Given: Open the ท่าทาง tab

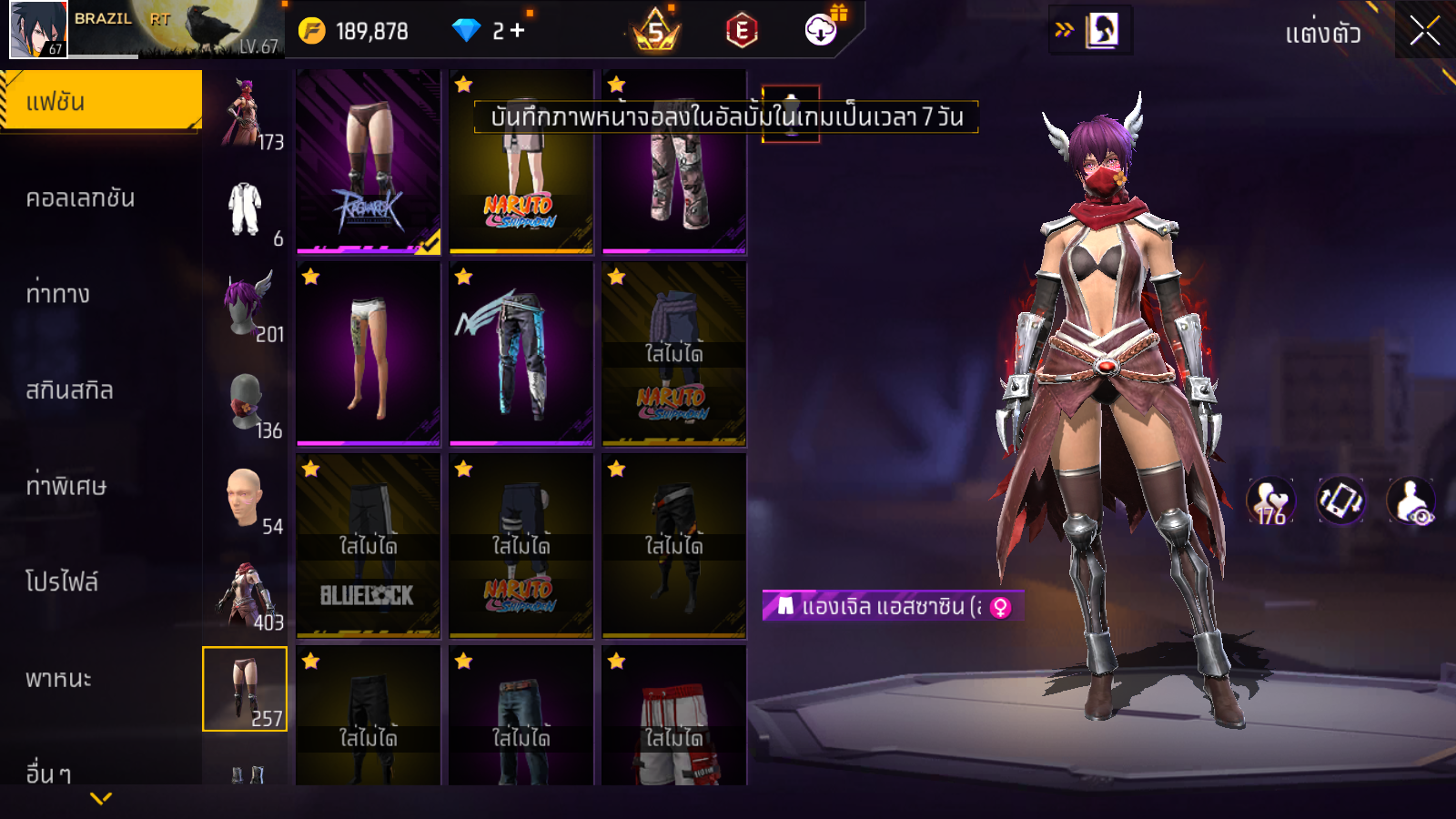Looking at the screenshot, I should tap(59, 294).
